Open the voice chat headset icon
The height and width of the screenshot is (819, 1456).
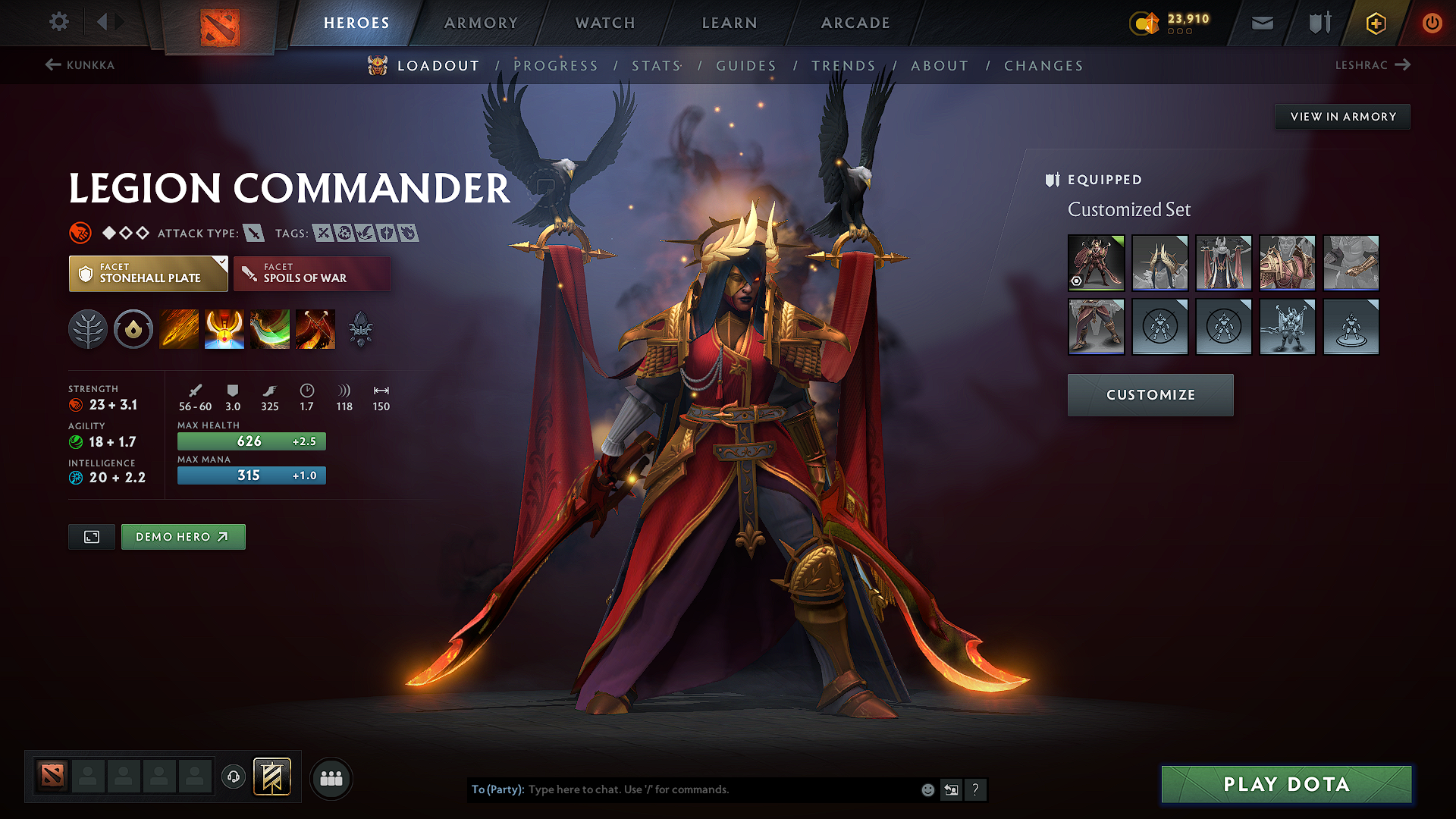click(233, 777)
